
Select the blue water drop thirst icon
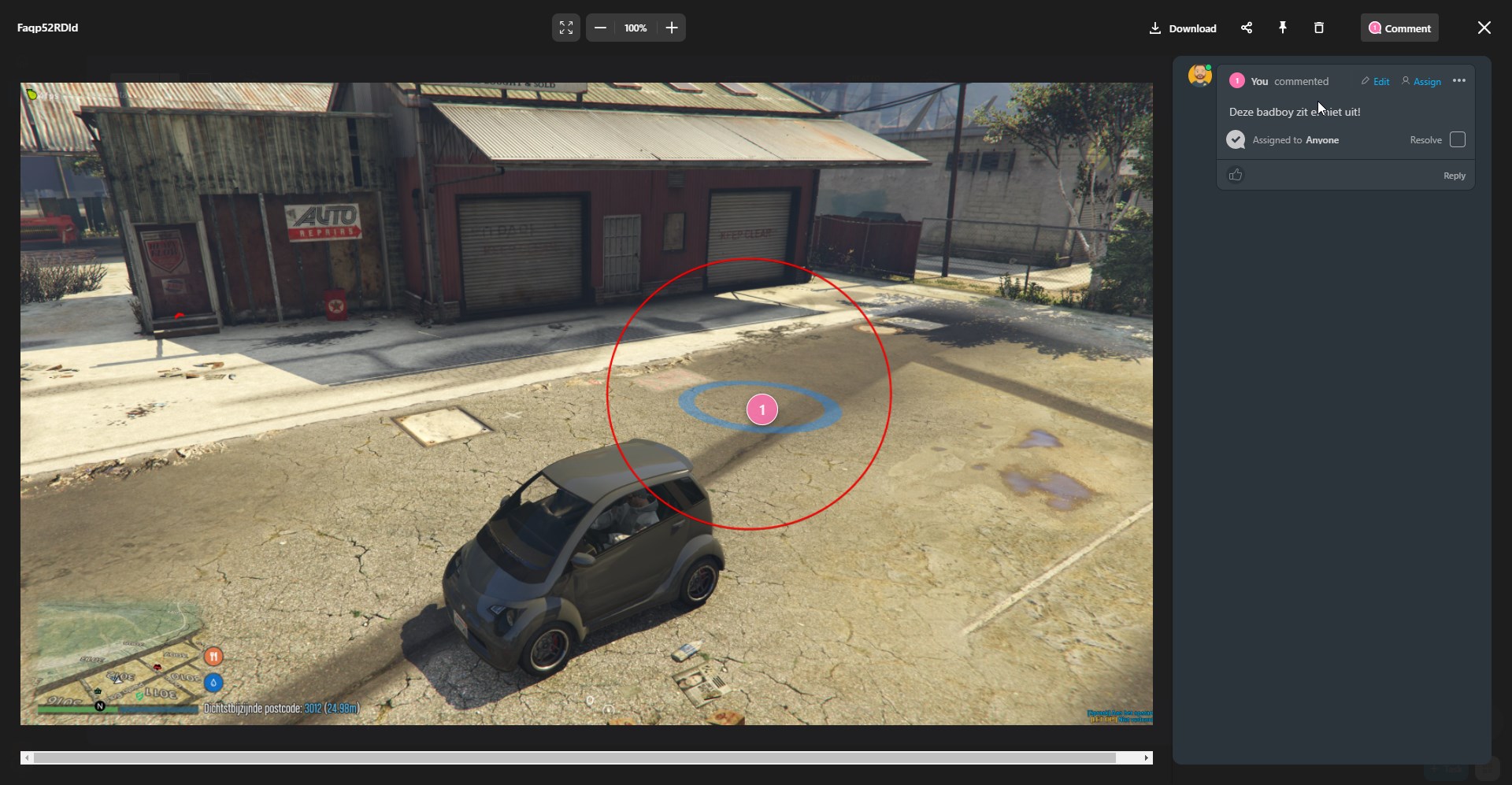(x=213, y=683)
